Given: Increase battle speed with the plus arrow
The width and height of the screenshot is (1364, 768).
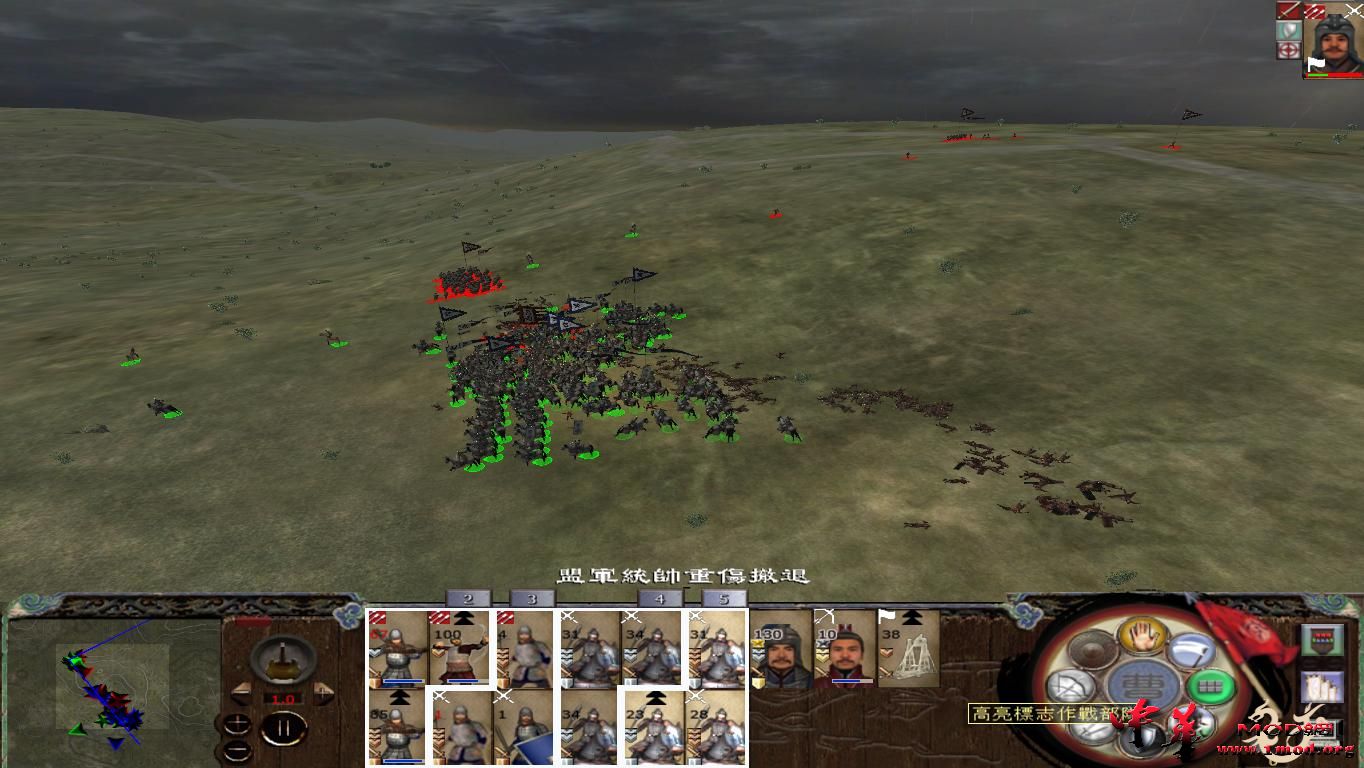Looking at the screenshot, I should [323, 693].
